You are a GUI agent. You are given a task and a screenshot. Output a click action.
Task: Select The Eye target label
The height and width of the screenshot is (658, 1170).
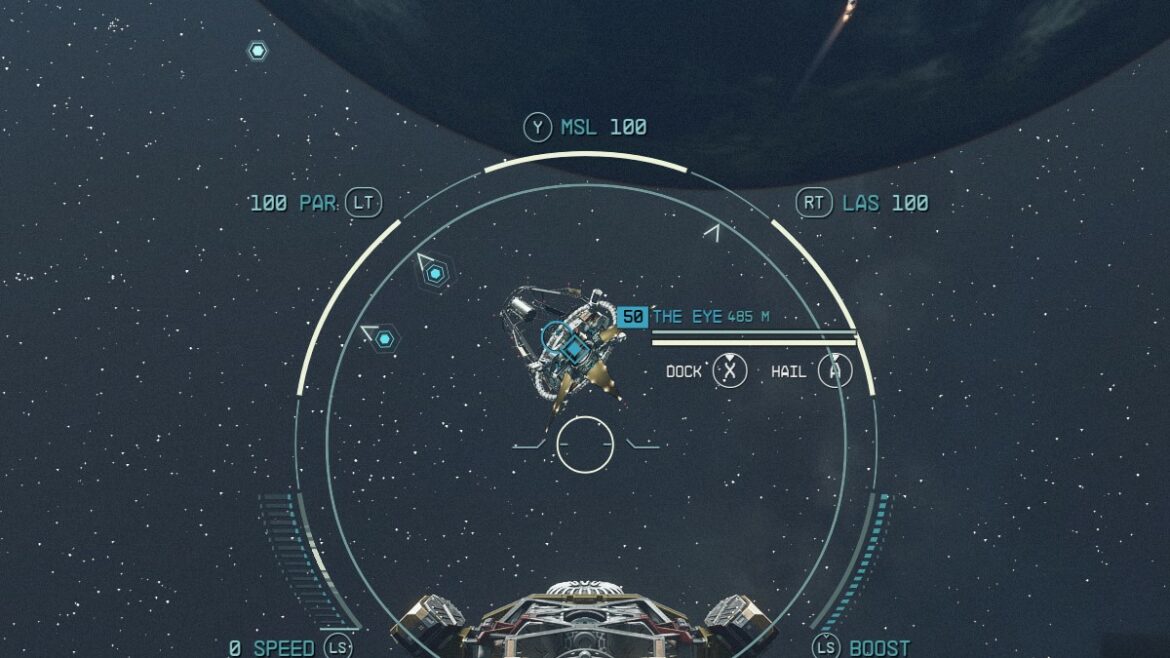tap(687, 317)
